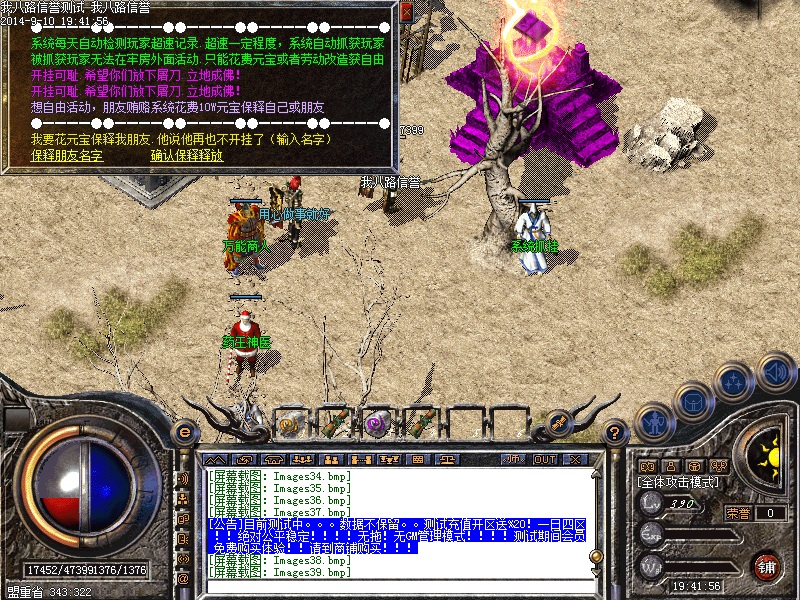Open the skills sparkle icon
Screen dimensions: 800x600
[734, 380]
